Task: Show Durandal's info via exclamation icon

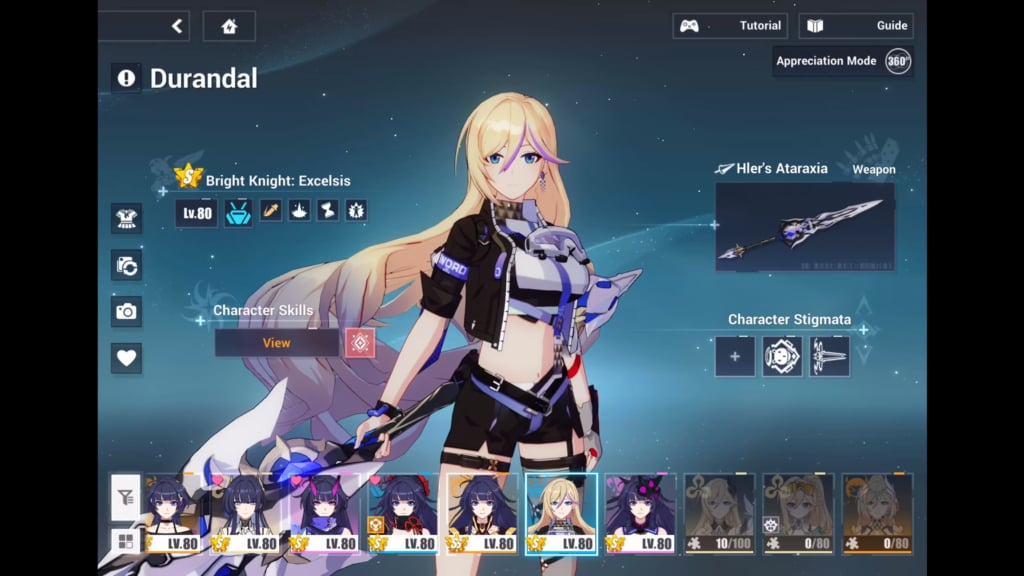Action: click(126, 77)
